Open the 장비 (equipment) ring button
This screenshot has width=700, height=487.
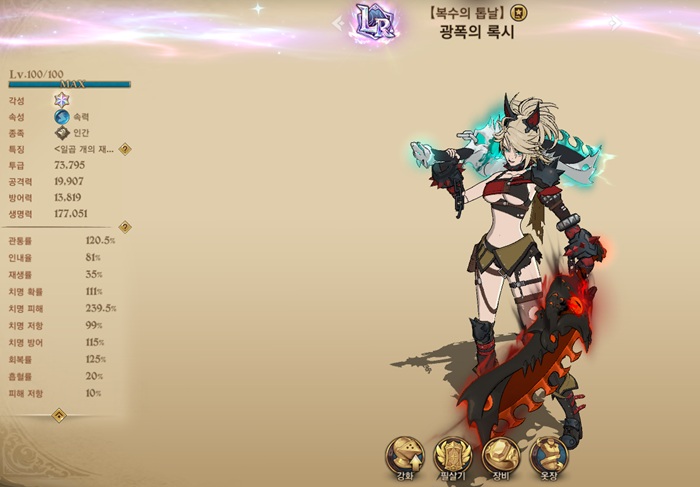point(501,455)
